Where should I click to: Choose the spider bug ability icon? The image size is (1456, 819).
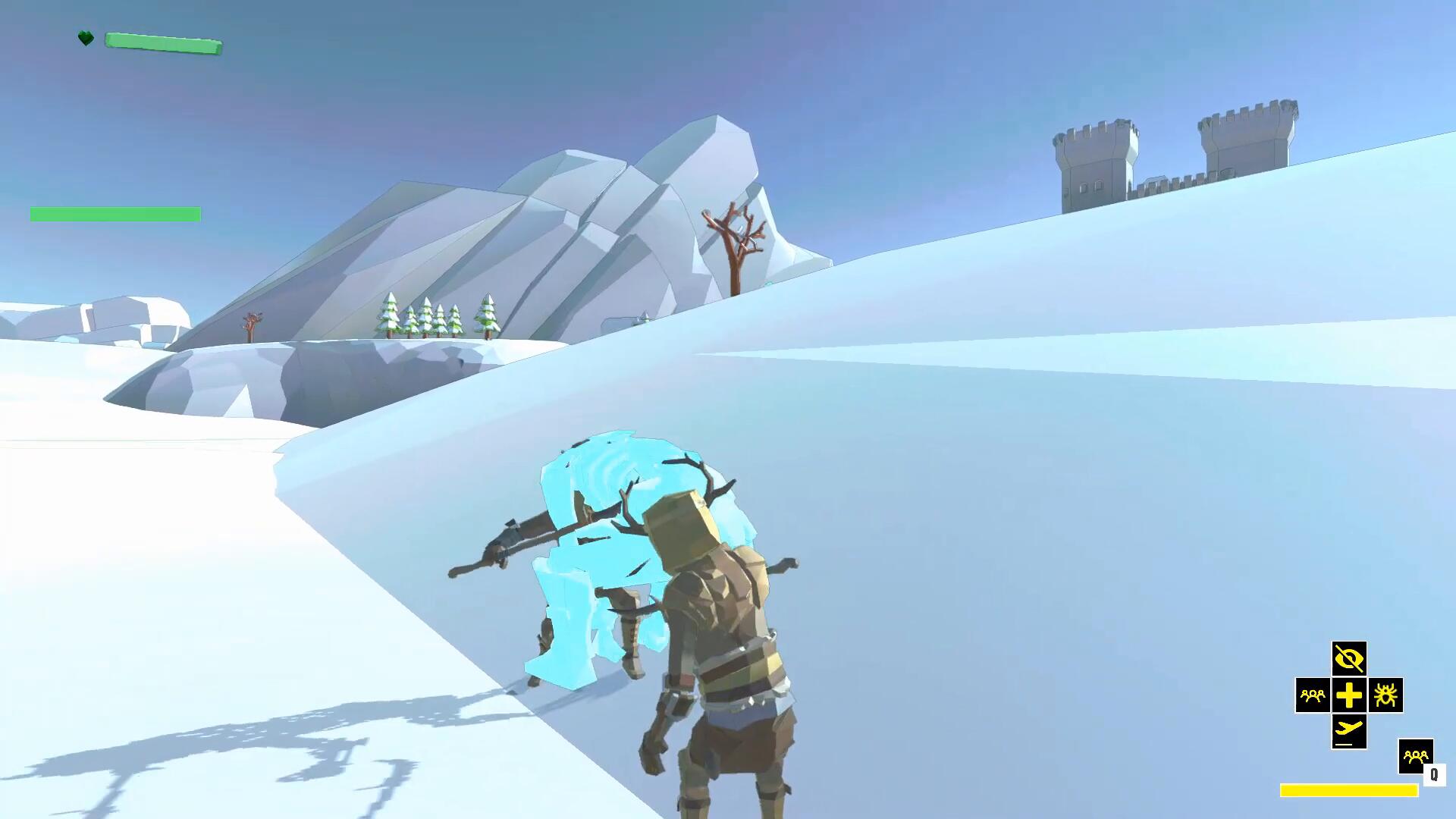tap(1385, 695)
